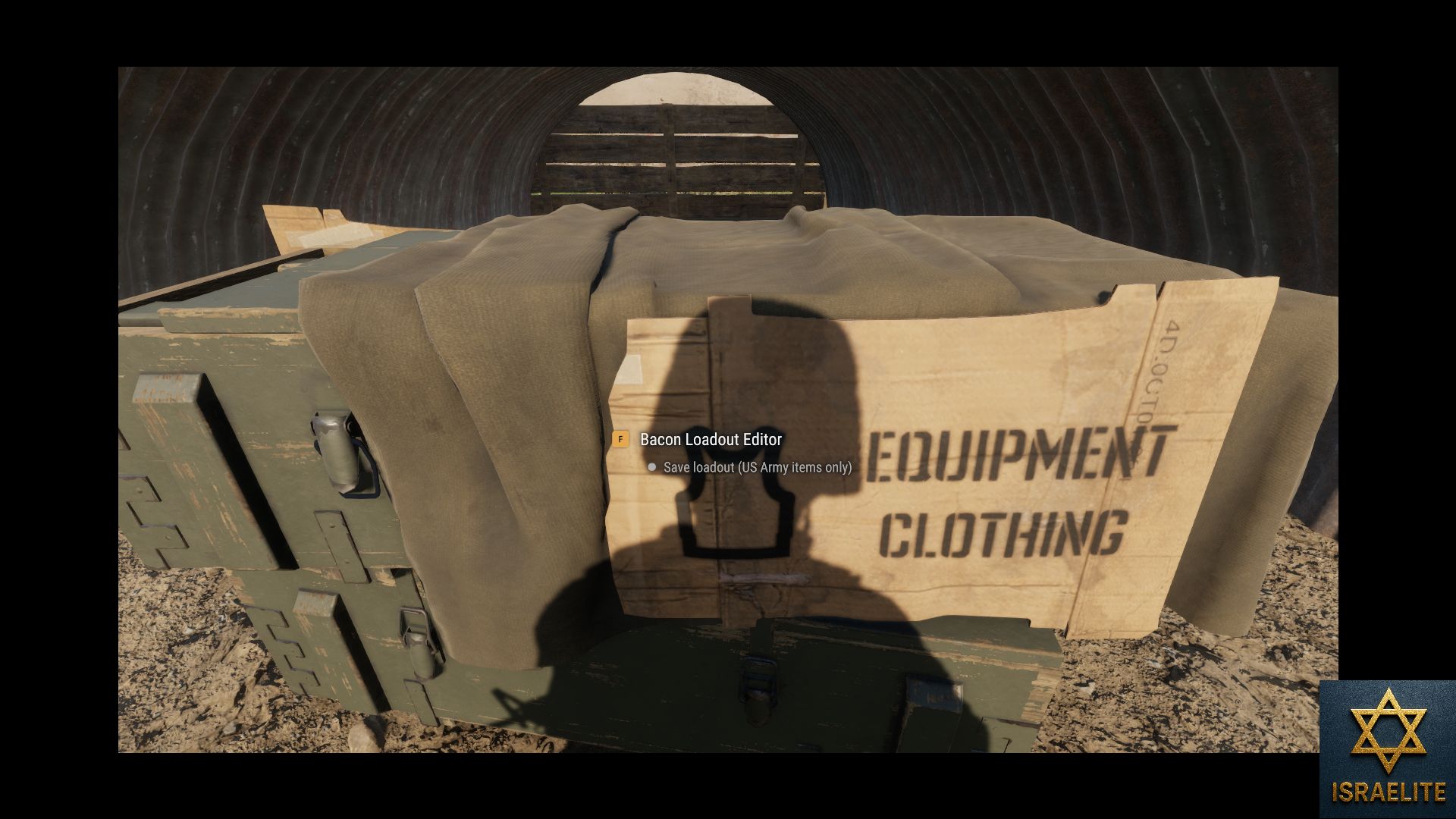Select the Save loadout (US Army items only) action

point(756,467)
